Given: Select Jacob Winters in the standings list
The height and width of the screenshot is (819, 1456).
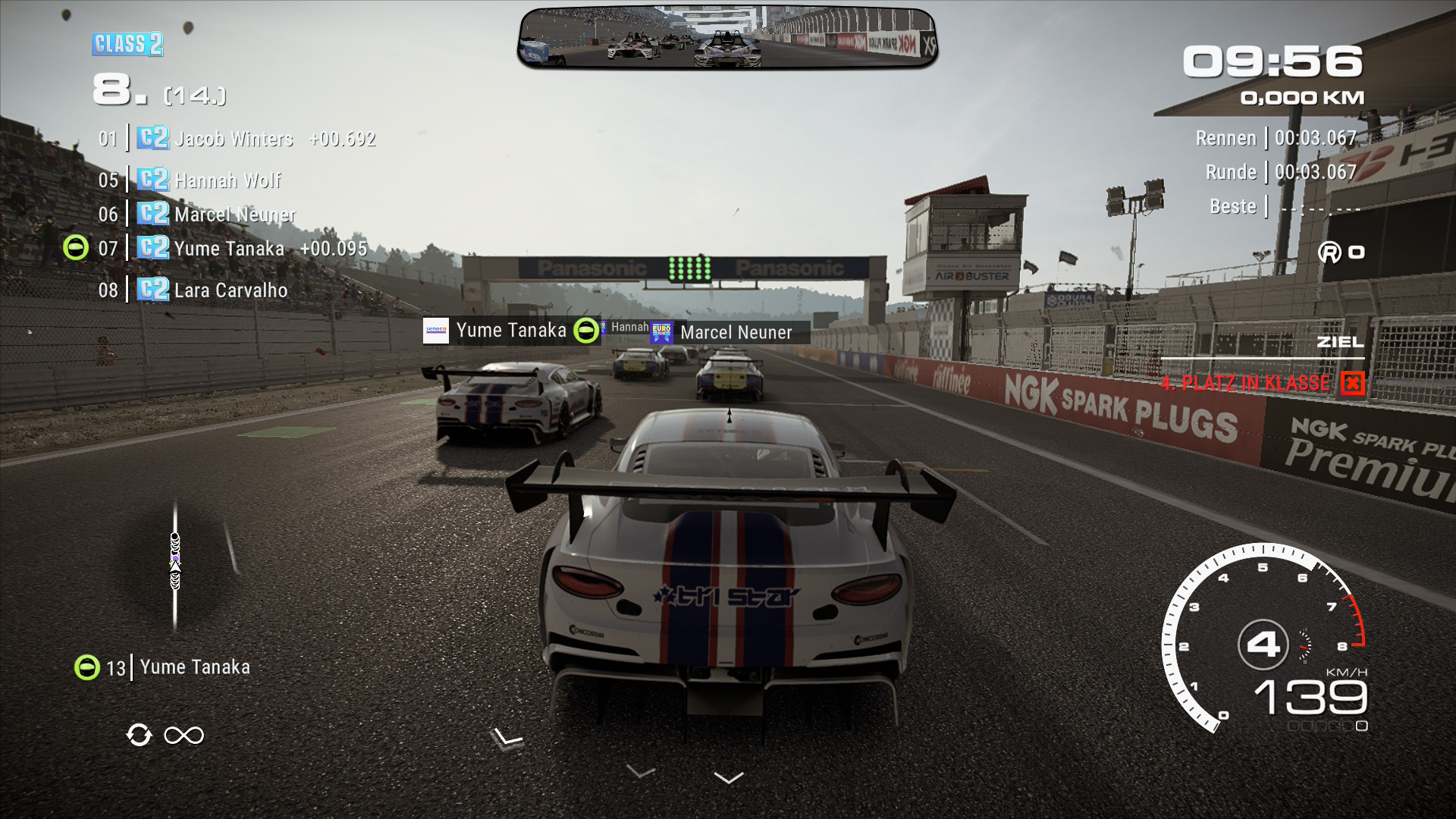Looking at the screenshot, I should point(234,139).
